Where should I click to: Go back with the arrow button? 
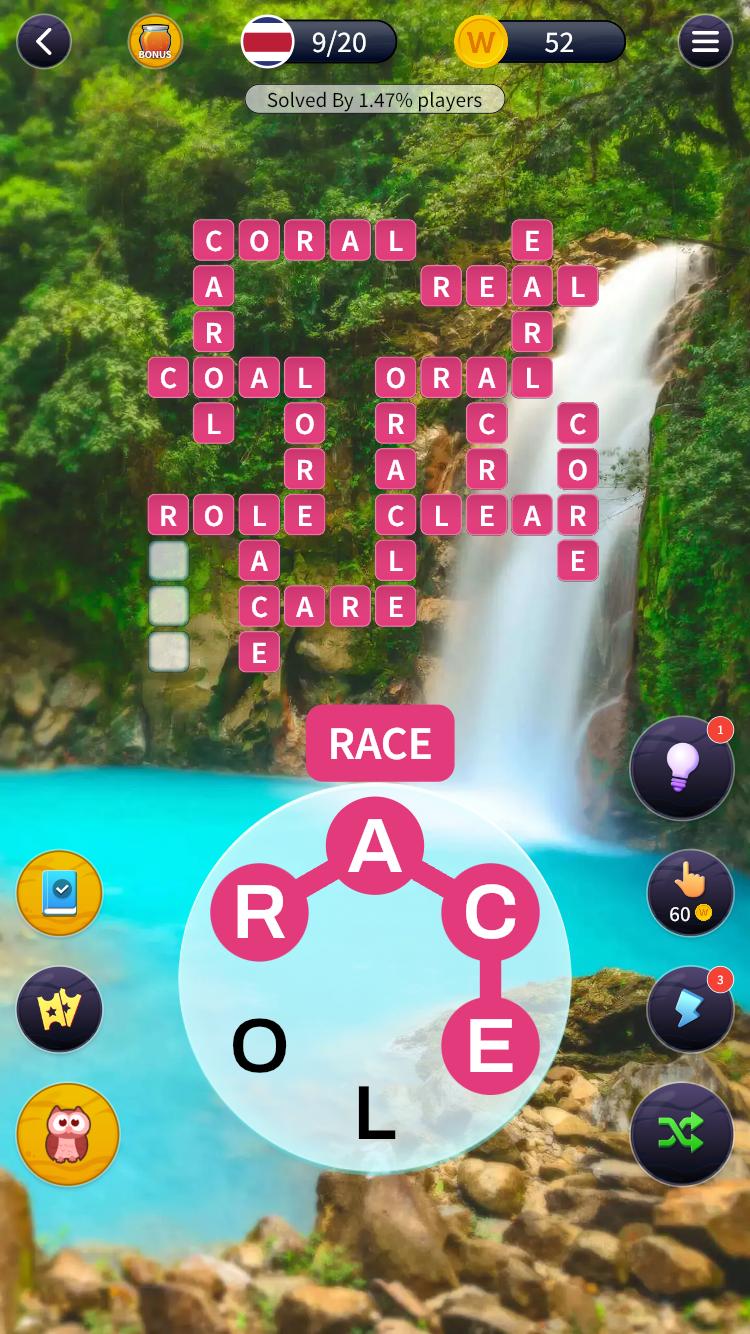44,42
